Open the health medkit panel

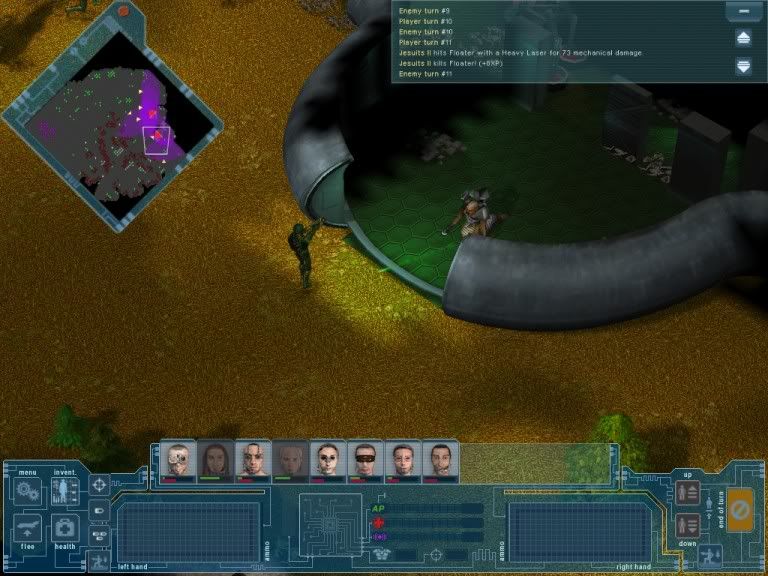(65, 527)
